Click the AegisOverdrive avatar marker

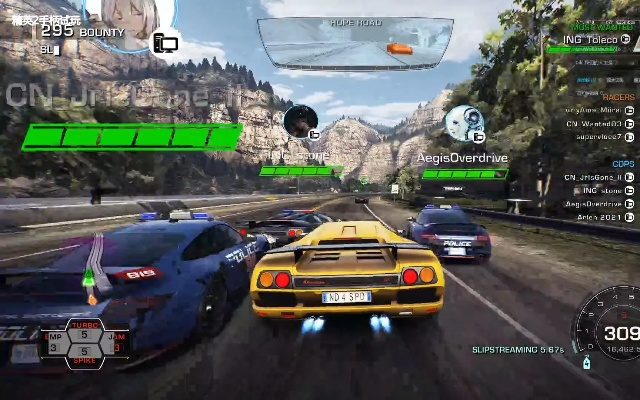463,124
